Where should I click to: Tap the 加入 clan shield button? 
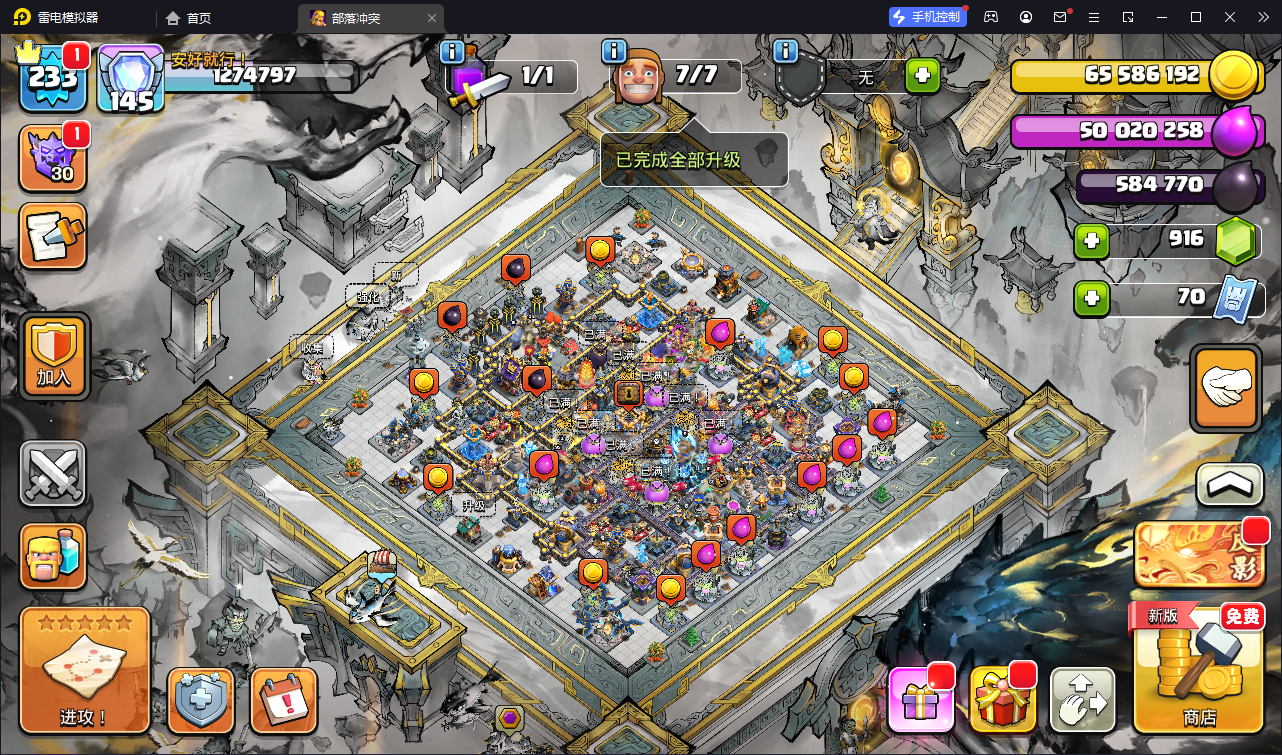pyautogui.click(x=54, y=355)
